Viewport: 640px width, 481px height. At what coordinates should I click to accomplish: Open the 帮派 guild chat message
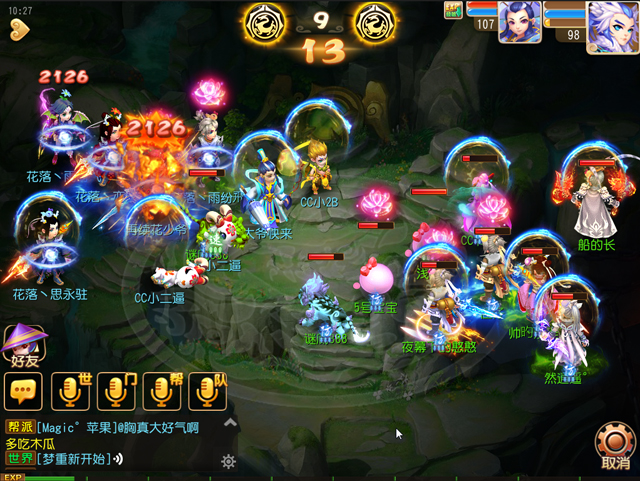click(100, 427)
